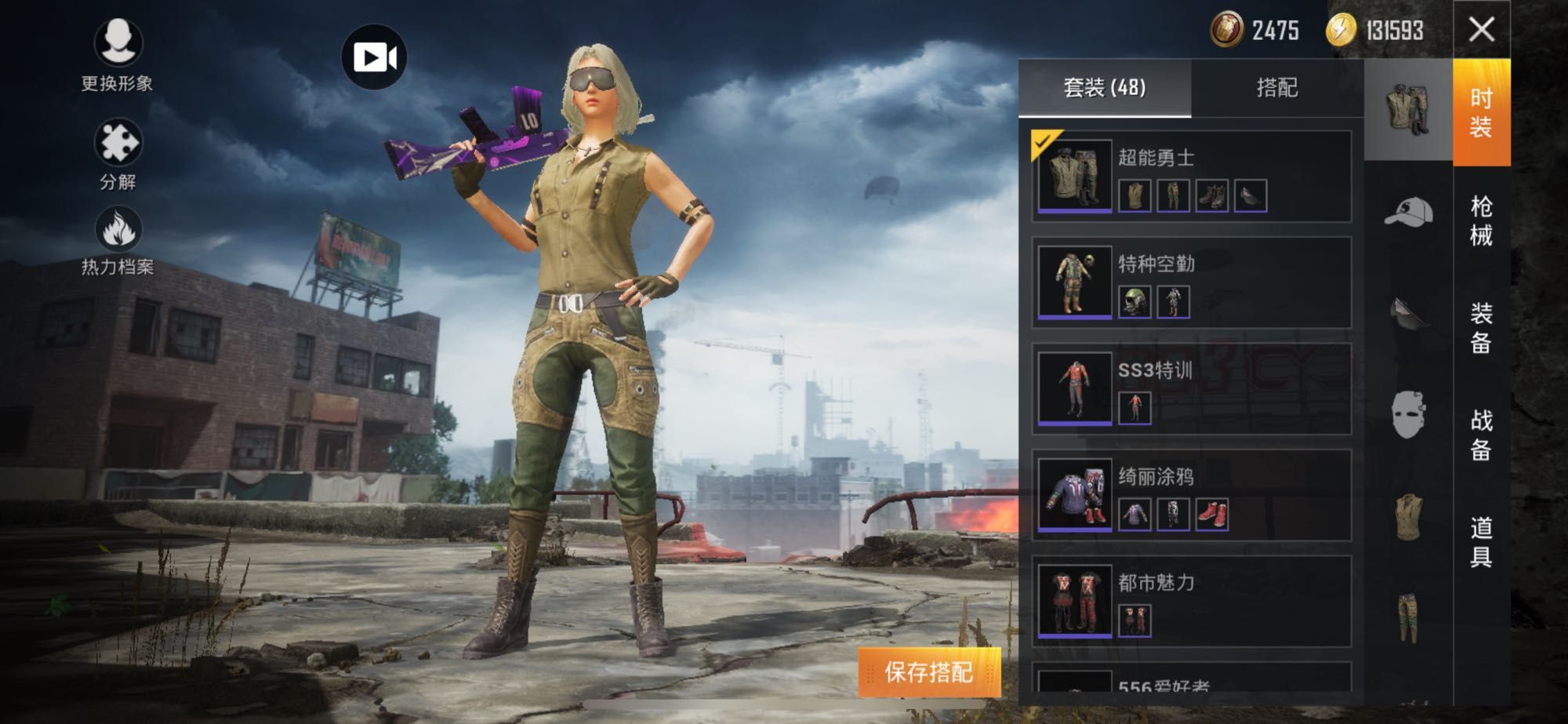Open the 时装 fashion category
This screenshot has width=1568, height=724.
(1481, 112)
